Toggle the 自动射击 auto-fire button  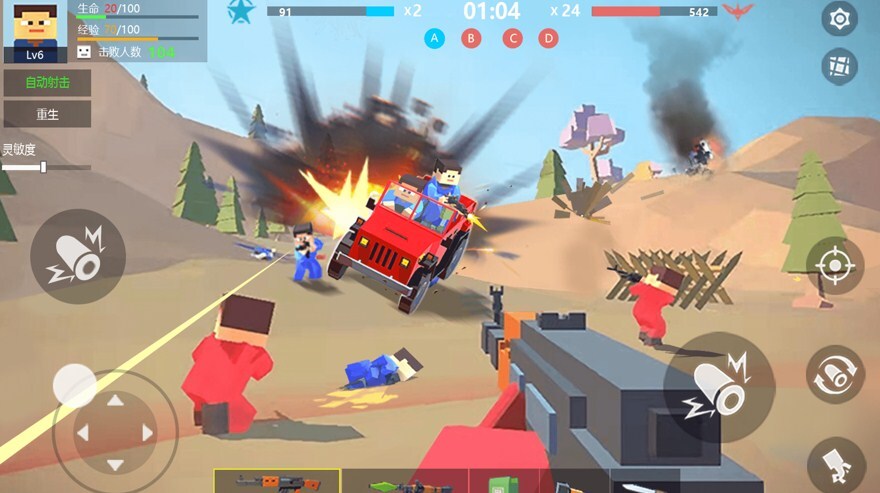click(47, 83)
